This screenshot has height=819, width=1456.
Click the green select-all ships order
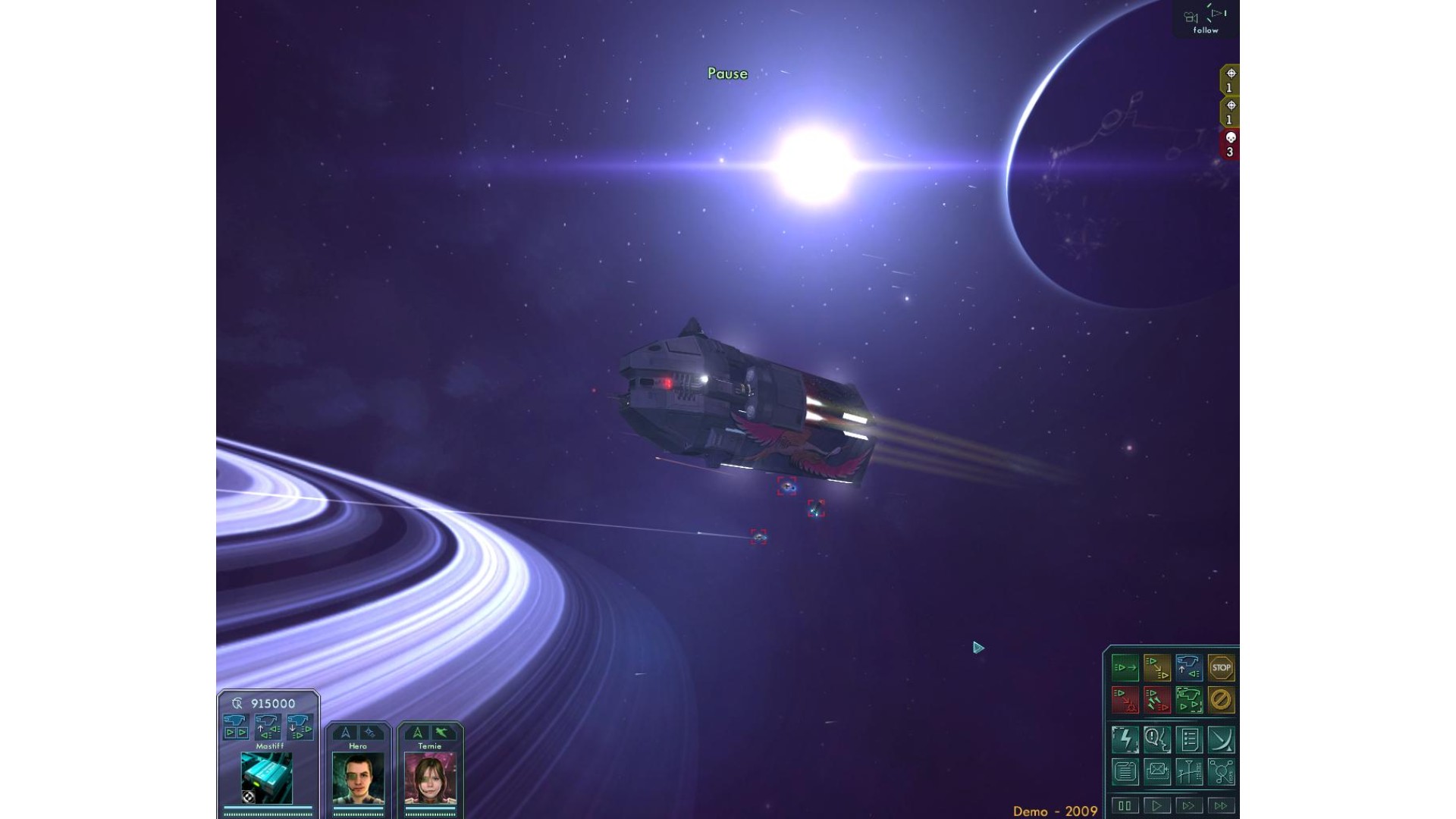click(x=1189, y=700)
